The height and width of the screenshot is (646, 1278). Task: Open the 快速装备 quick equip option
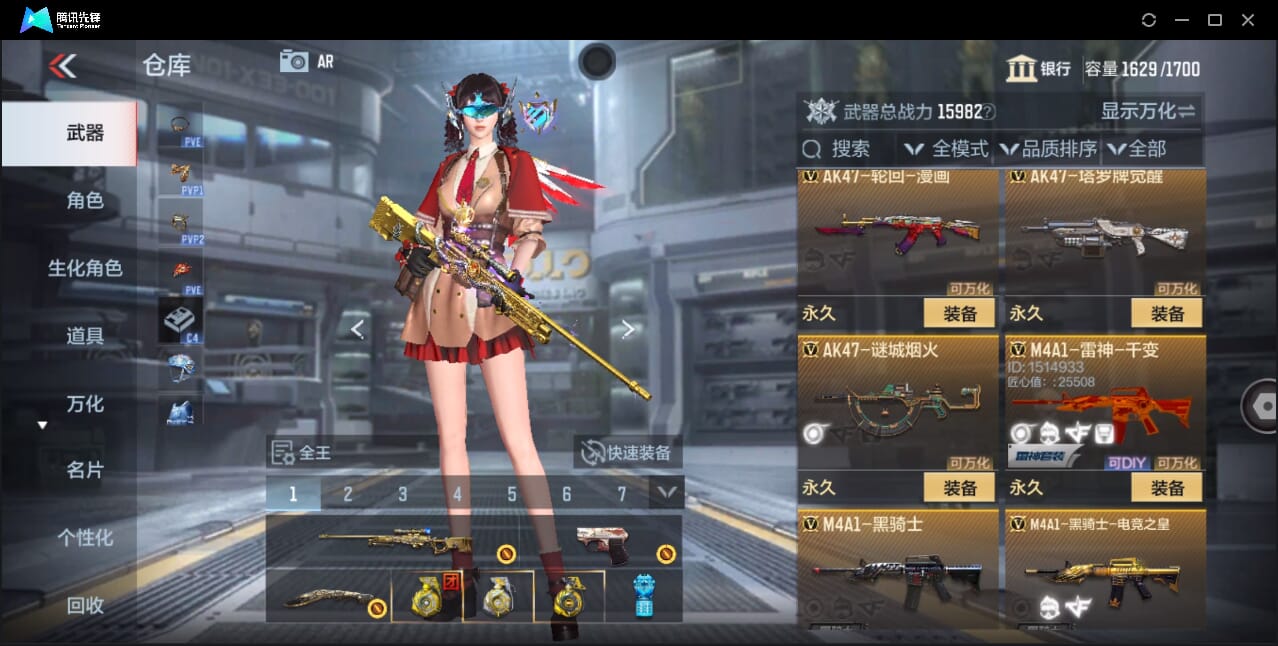(628, 453)
